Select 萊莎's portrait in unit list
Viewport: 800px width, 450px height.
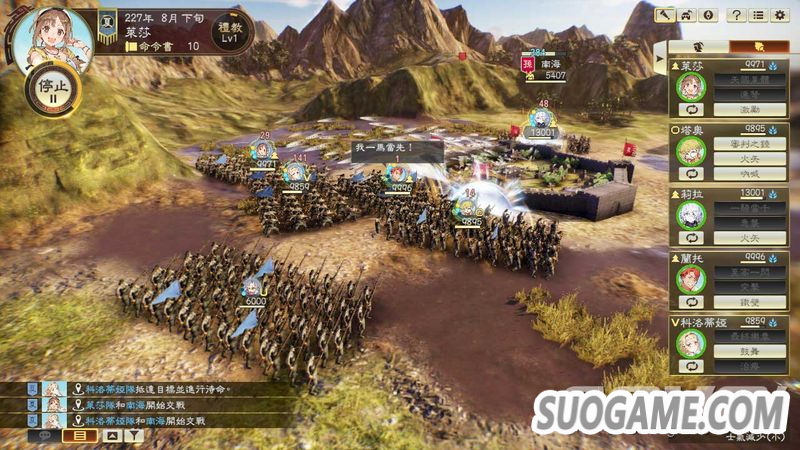[x=690, y=84]
